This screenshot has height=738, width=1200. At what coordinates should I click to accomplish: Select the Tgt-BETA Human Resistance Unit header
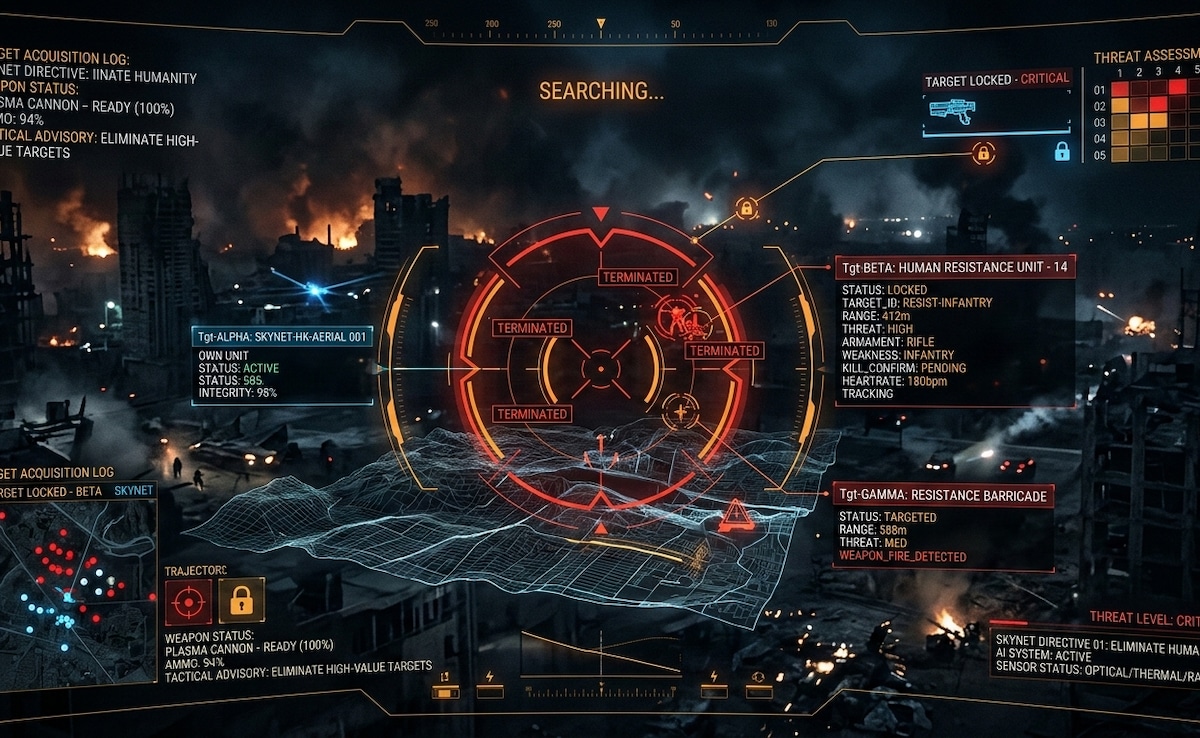pyautogui.click(x=955, y=267)
